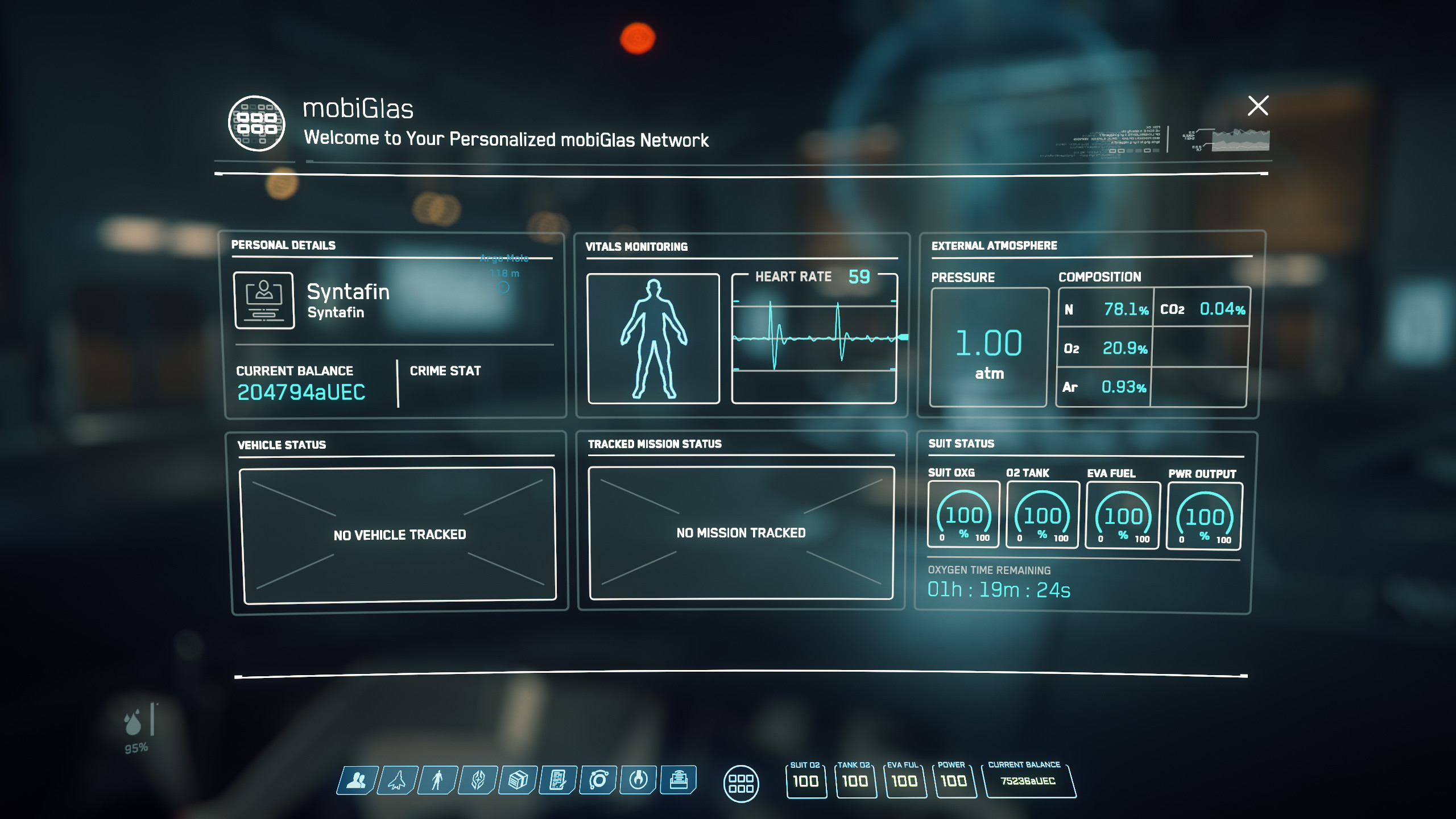Click the circular mobiGlas home grid button
1456x819 pixels.
click(741, 784)
